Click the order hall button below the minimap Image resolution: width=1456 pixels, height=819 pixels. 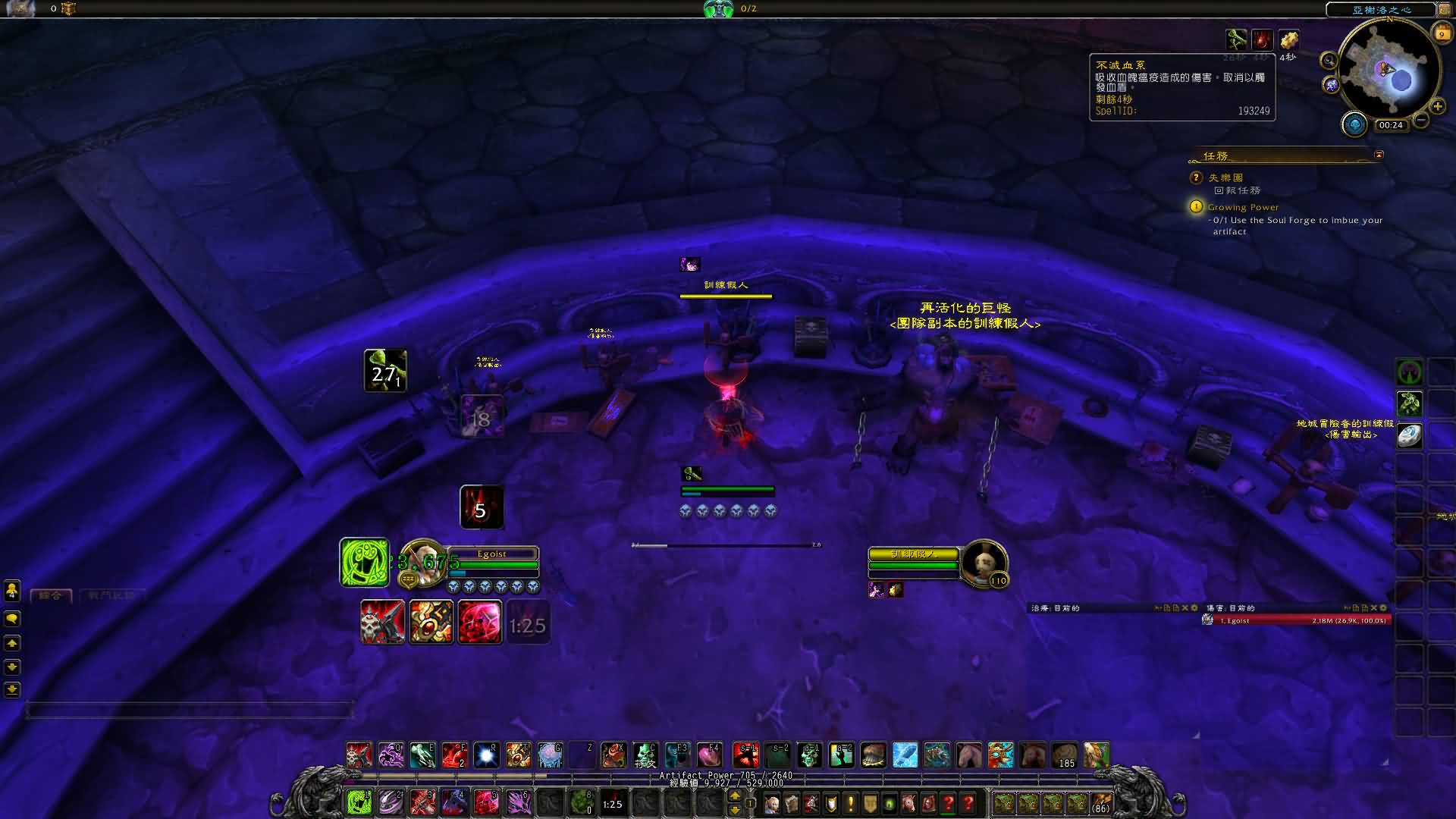coord(1354,124)
